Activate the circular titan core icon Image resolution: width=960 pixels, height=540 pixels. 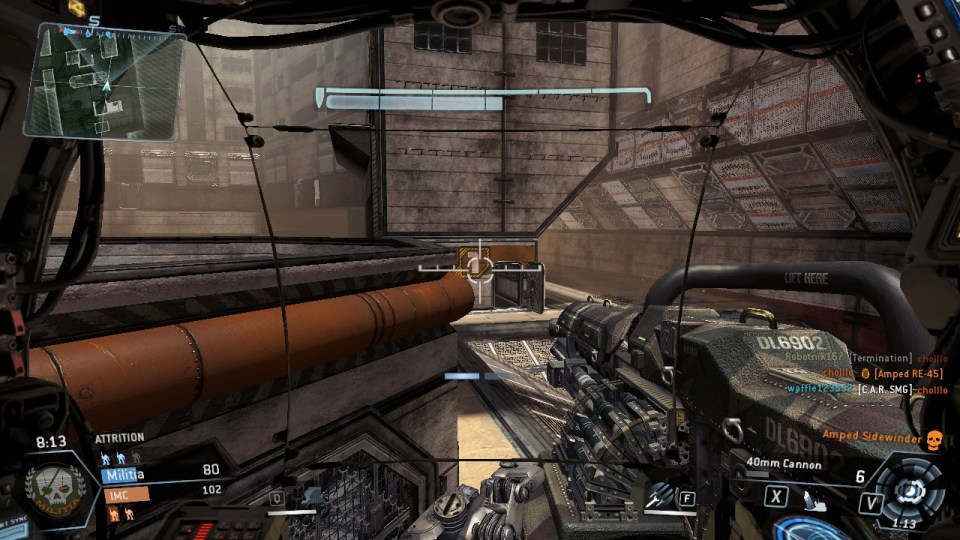tap(911, 490)
